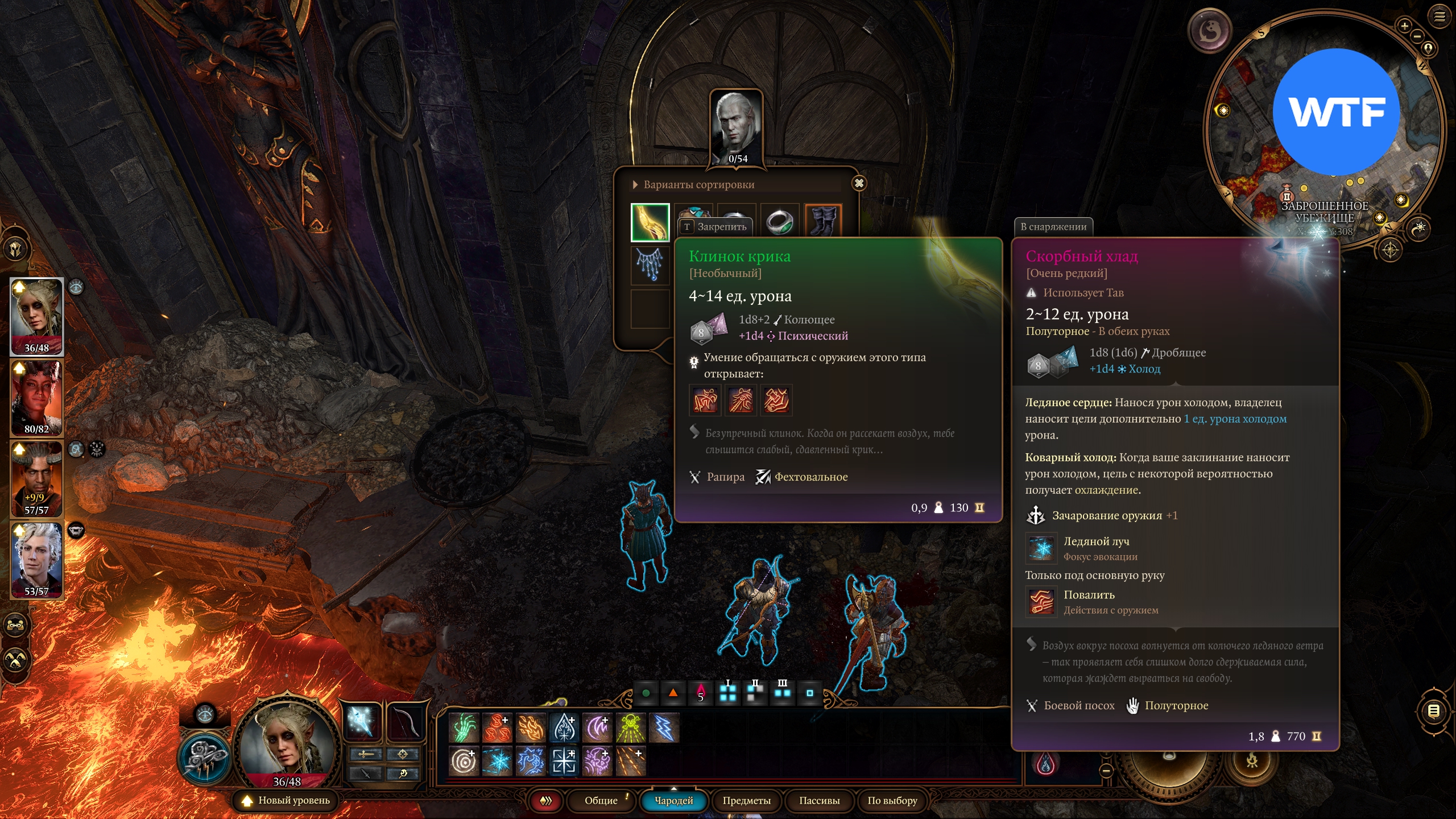Open the main menu at top-right corner
The height and width of the screenshot is (819, 1456).
pos(1440,16)
